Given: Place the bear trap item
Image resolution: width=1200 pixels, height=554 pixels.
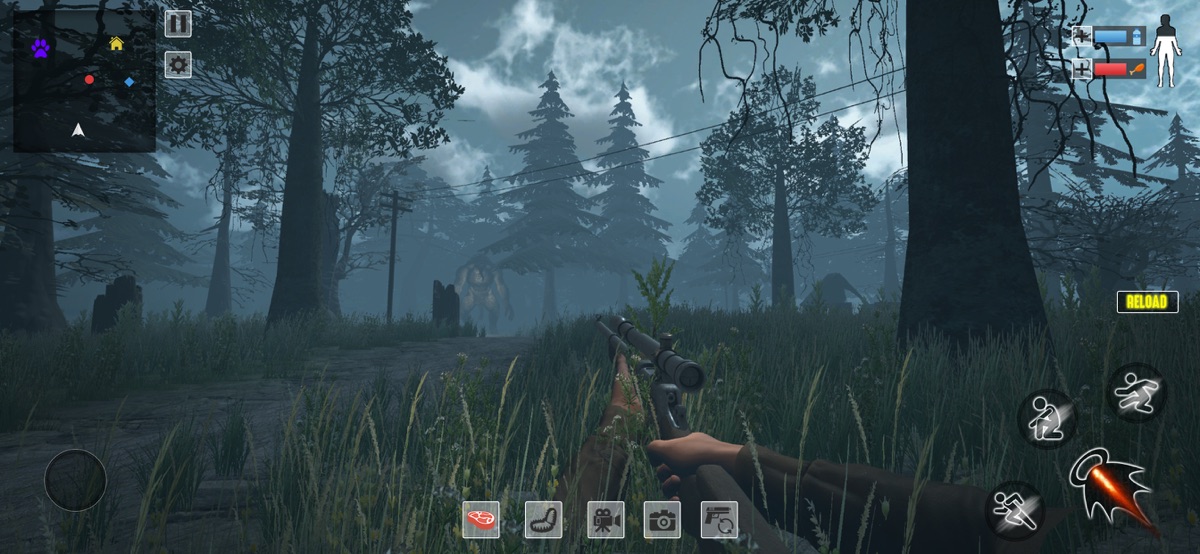Looking at the screenshot, I should coord(543,519).
